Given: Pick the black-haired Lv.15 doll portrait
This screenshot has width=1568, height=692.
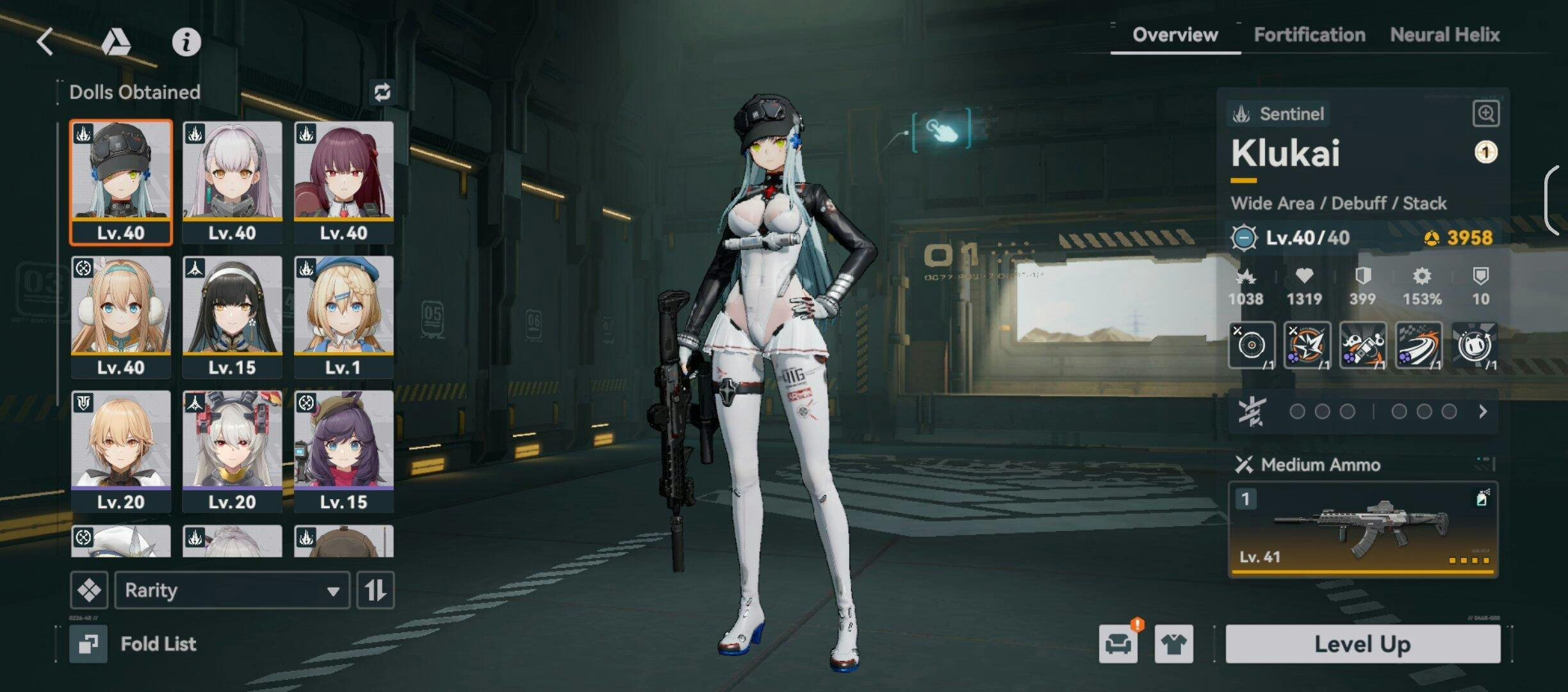Looking at the screenshot, I should pyautogui.click(x=233, y=317).
